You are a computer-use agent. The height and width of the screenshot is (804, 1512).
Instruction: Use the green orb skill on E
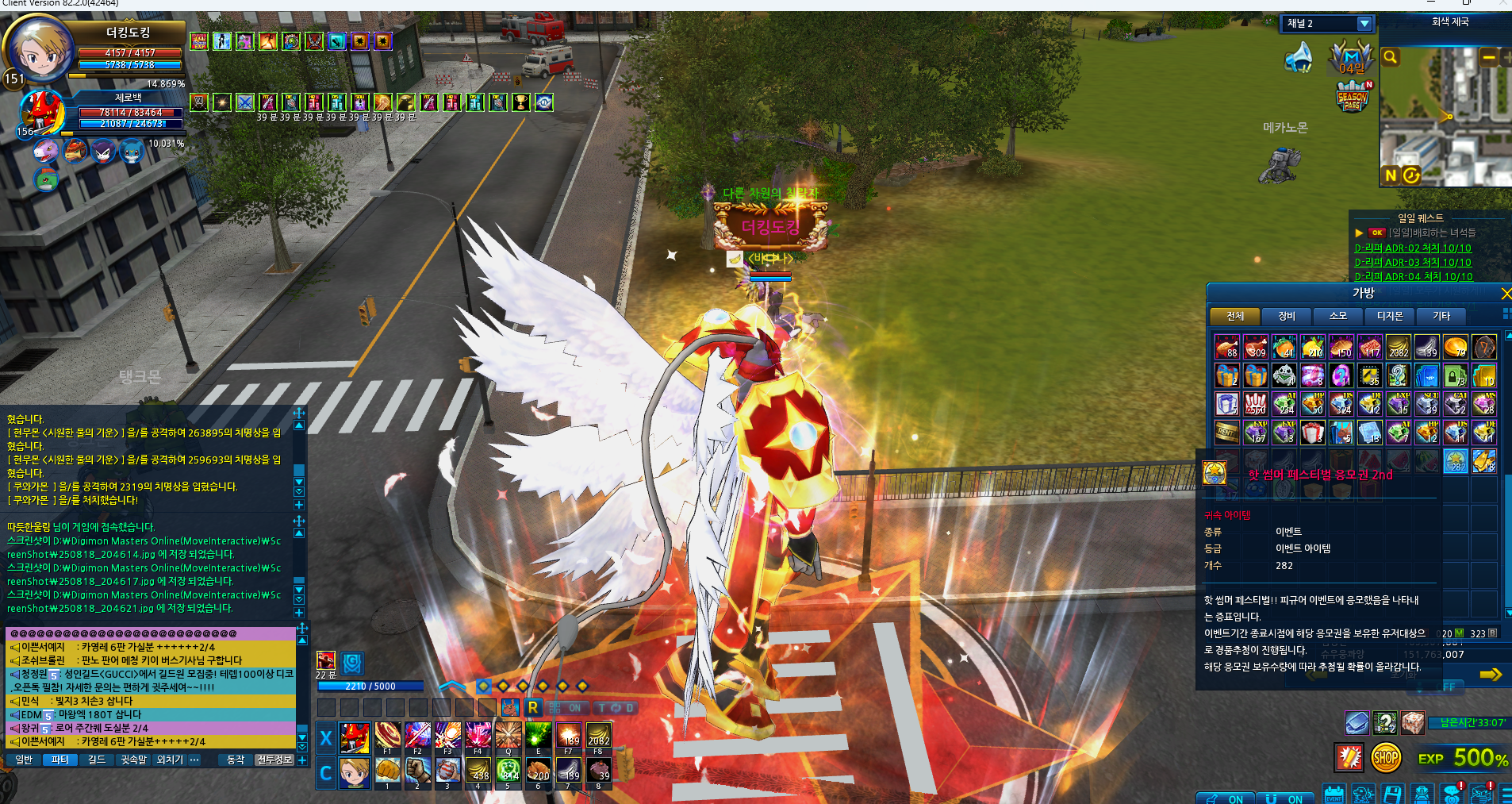(538, 737)
